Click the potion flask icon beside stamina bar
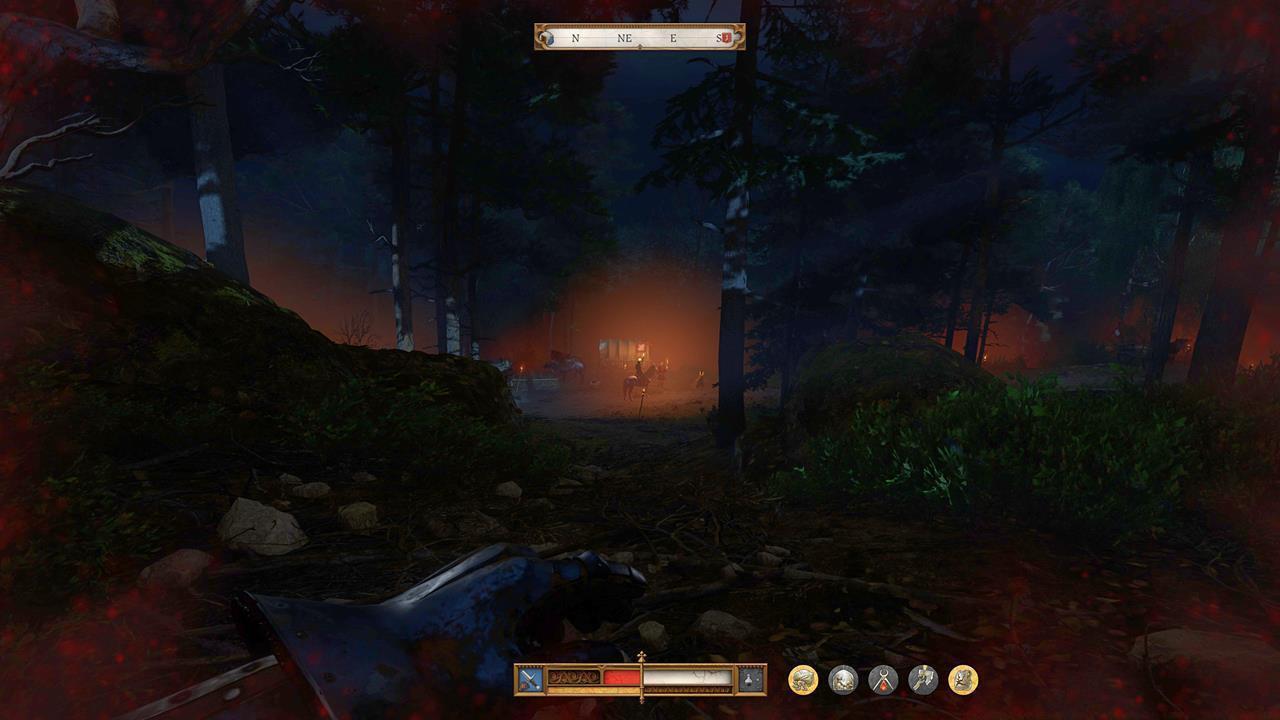The image size is (1280, 720). tap(748, 680)
